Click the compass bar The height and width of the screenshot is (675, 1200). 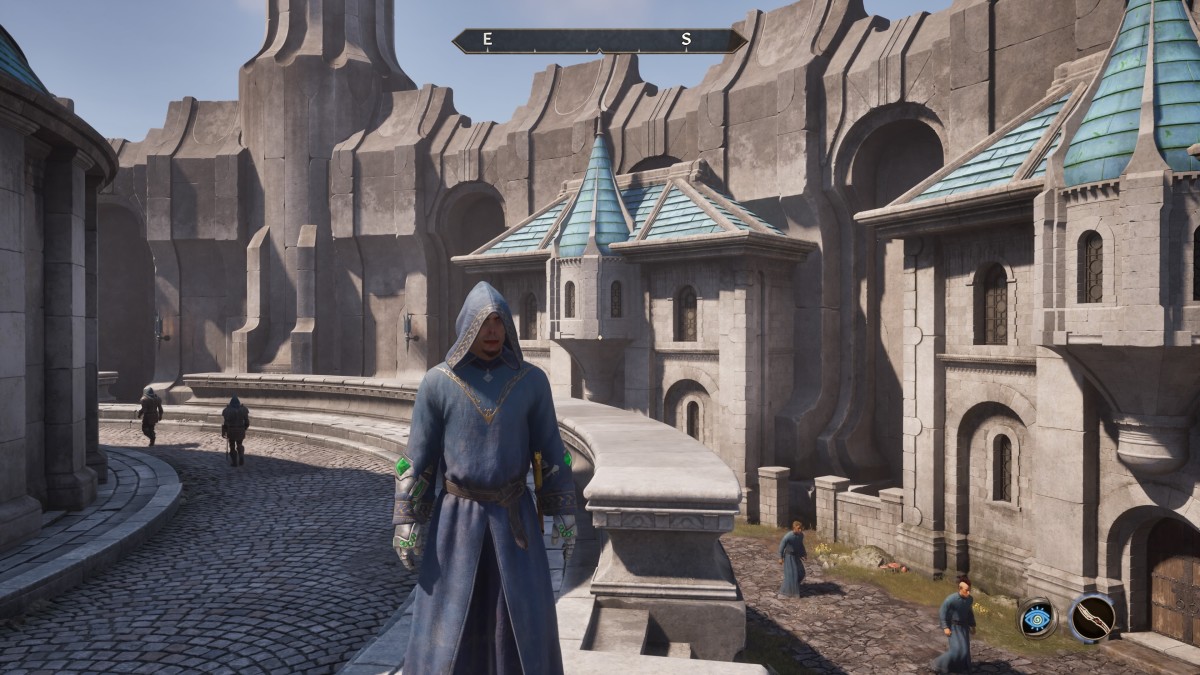pos(599,41)
